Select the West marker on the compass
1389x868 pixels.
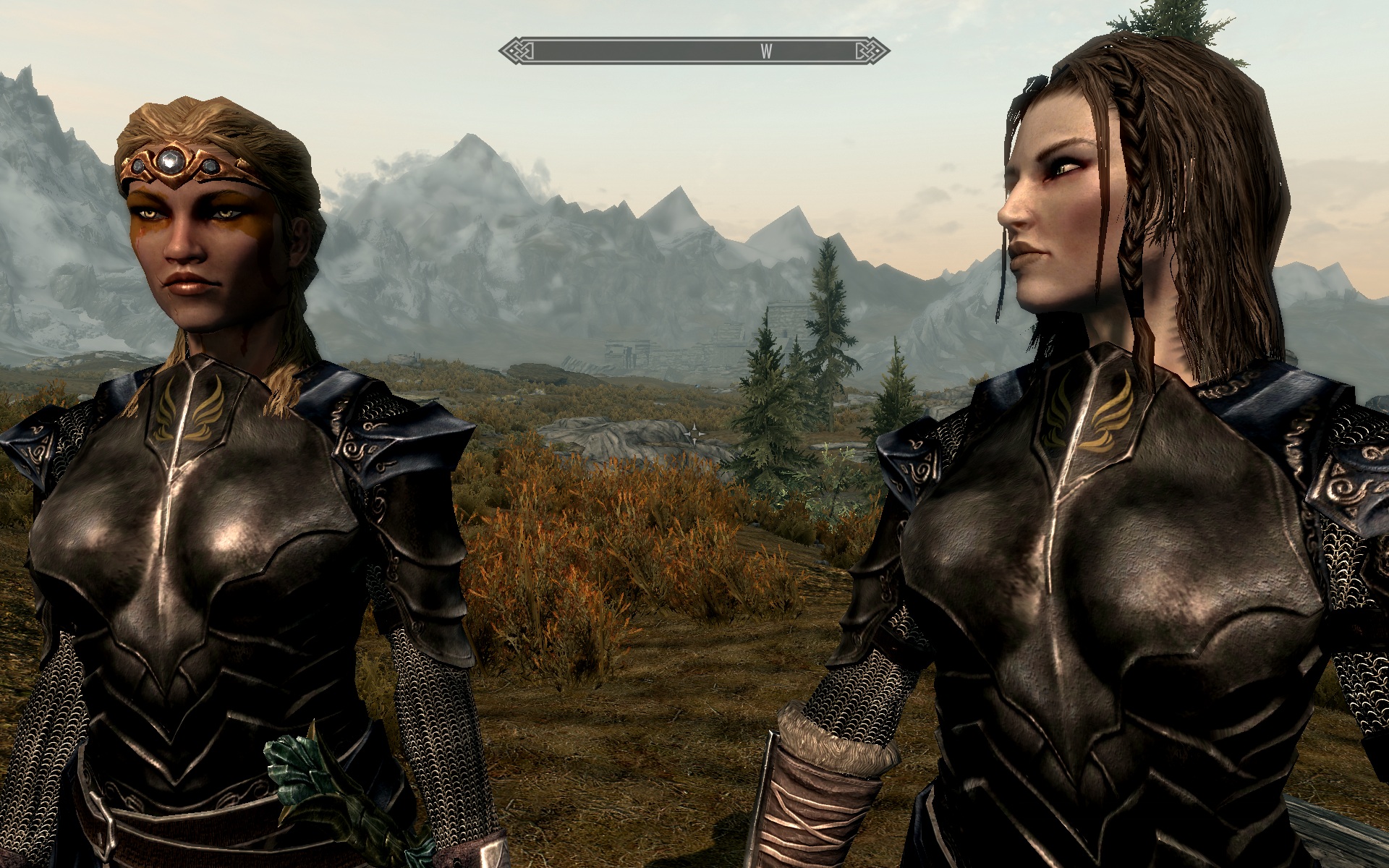pos(766,51)
